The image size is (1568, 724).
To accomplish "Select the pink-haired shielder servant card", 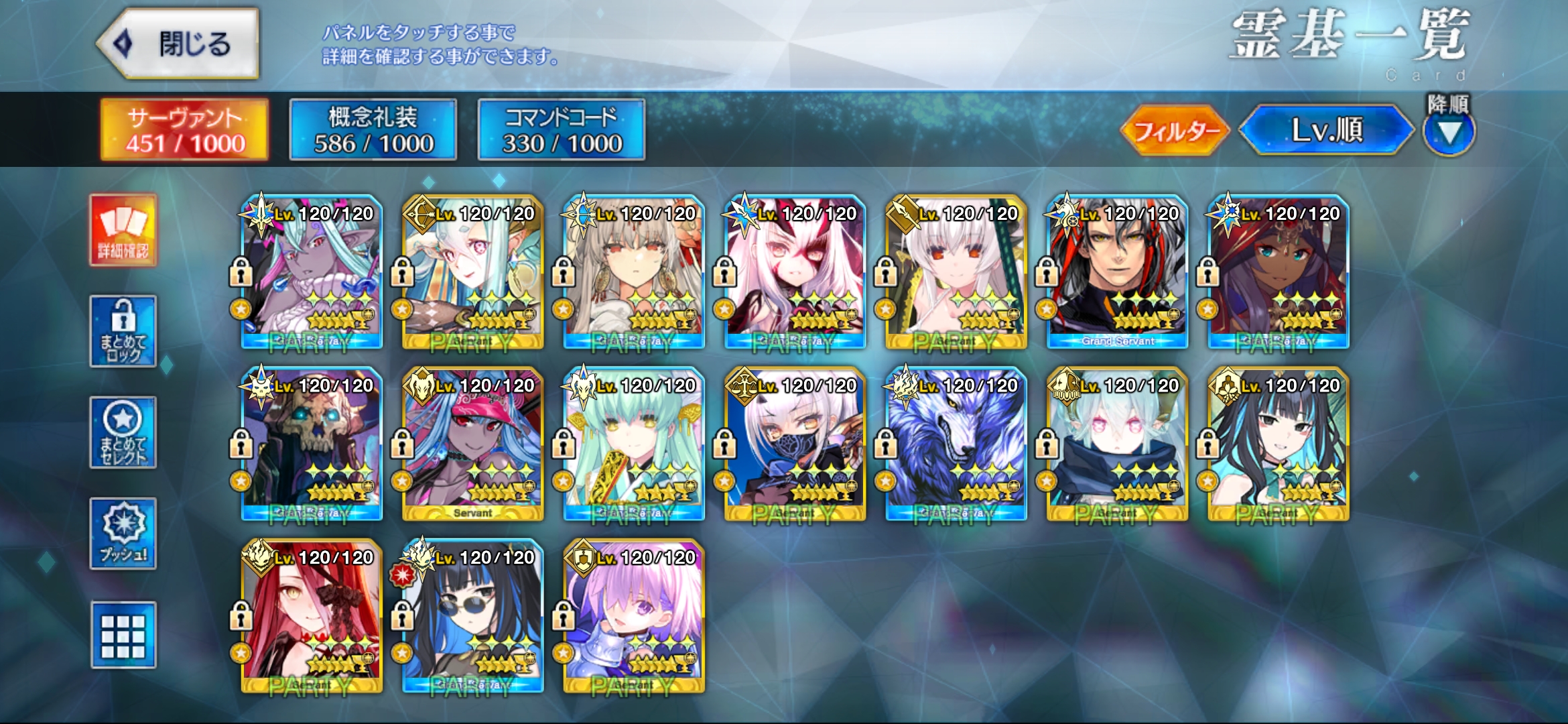I will pos(634,615).
